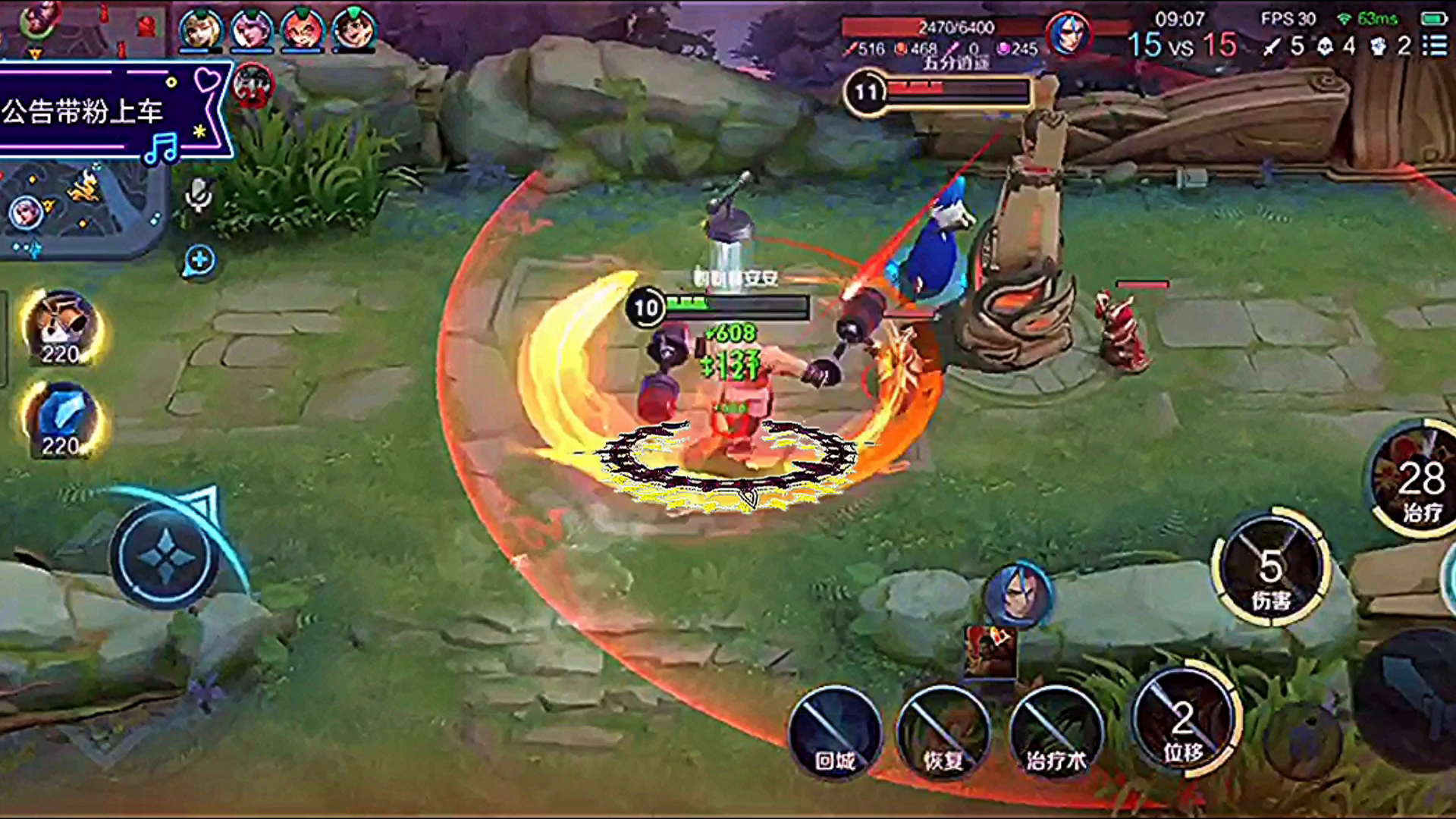Open the scoreboard list menu icon

[1435, 45]
